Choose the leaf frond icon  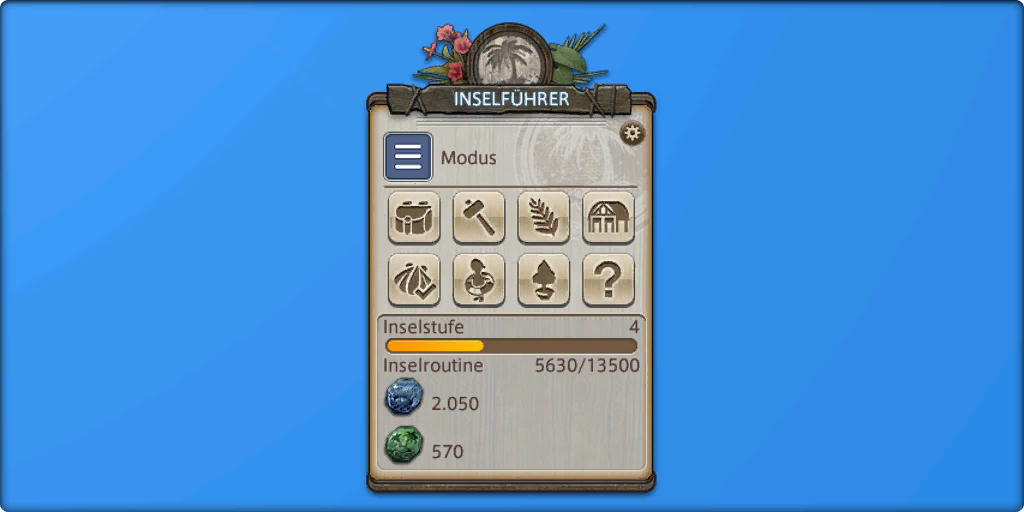[x=544, y=217]
